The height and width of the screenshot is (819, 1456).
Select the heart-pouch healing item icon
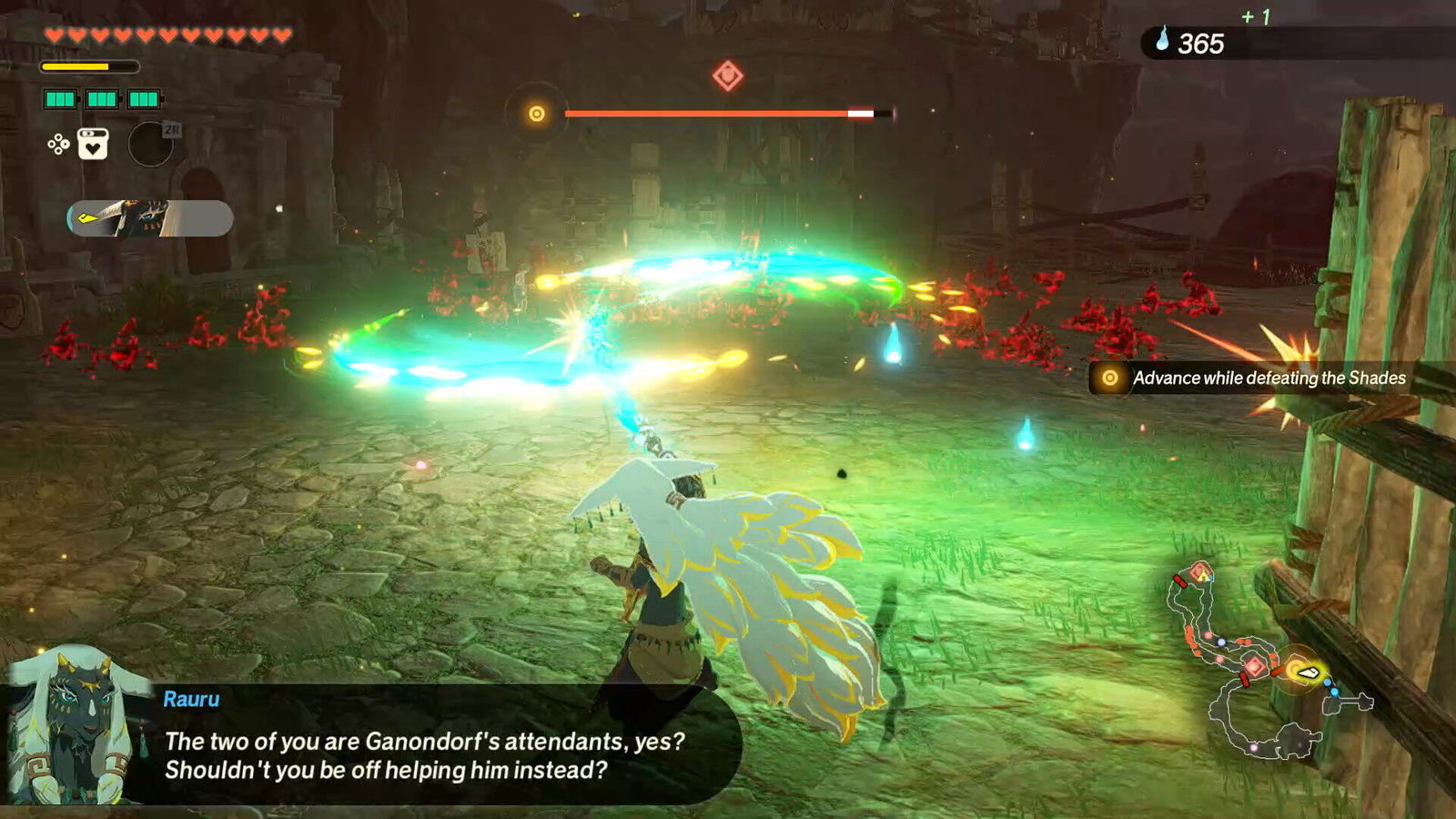point(93,145)
